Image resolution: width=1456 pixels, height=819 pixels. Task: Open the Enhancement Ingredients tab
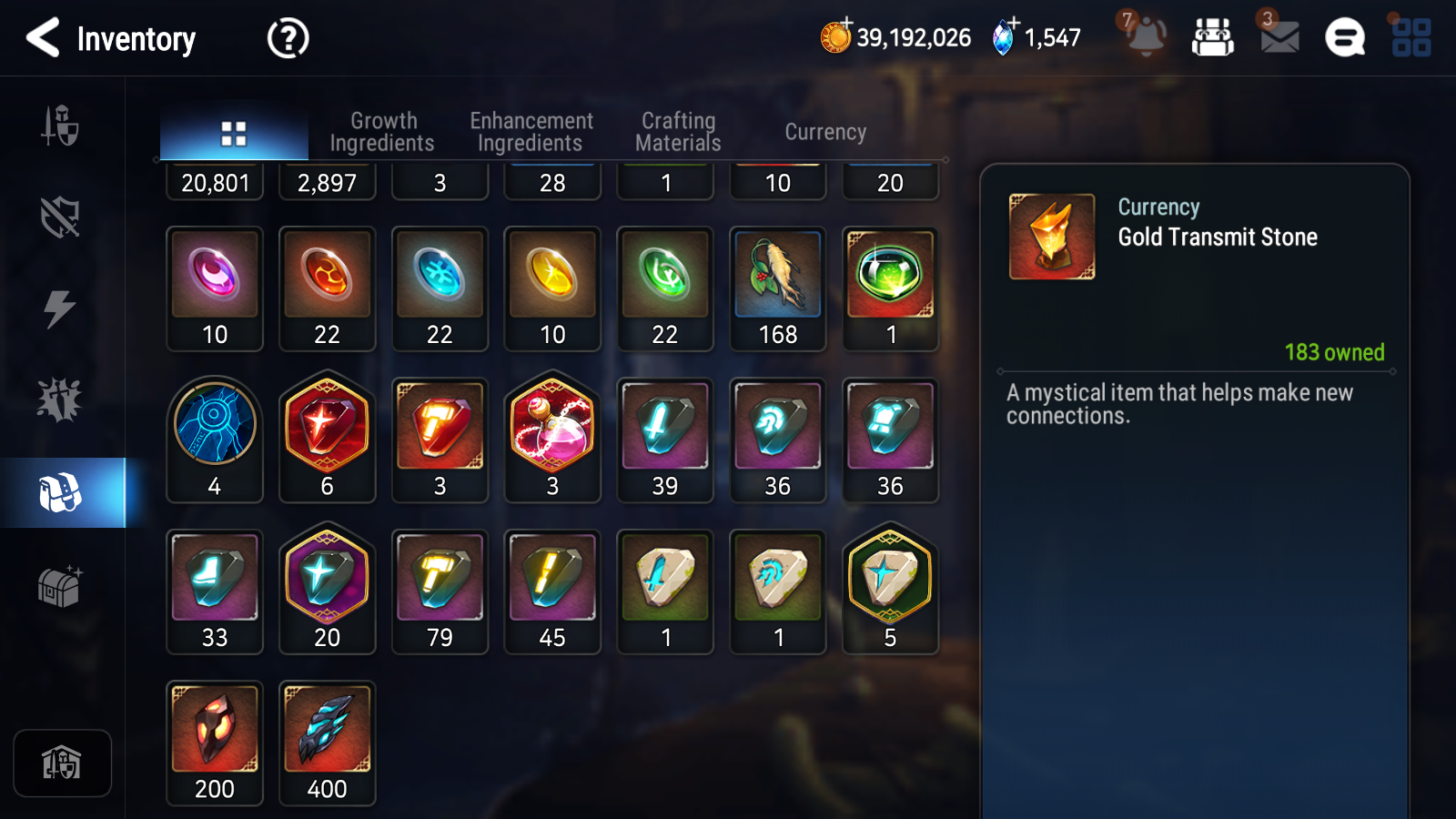pyautogui.click(x=531, y=132)
